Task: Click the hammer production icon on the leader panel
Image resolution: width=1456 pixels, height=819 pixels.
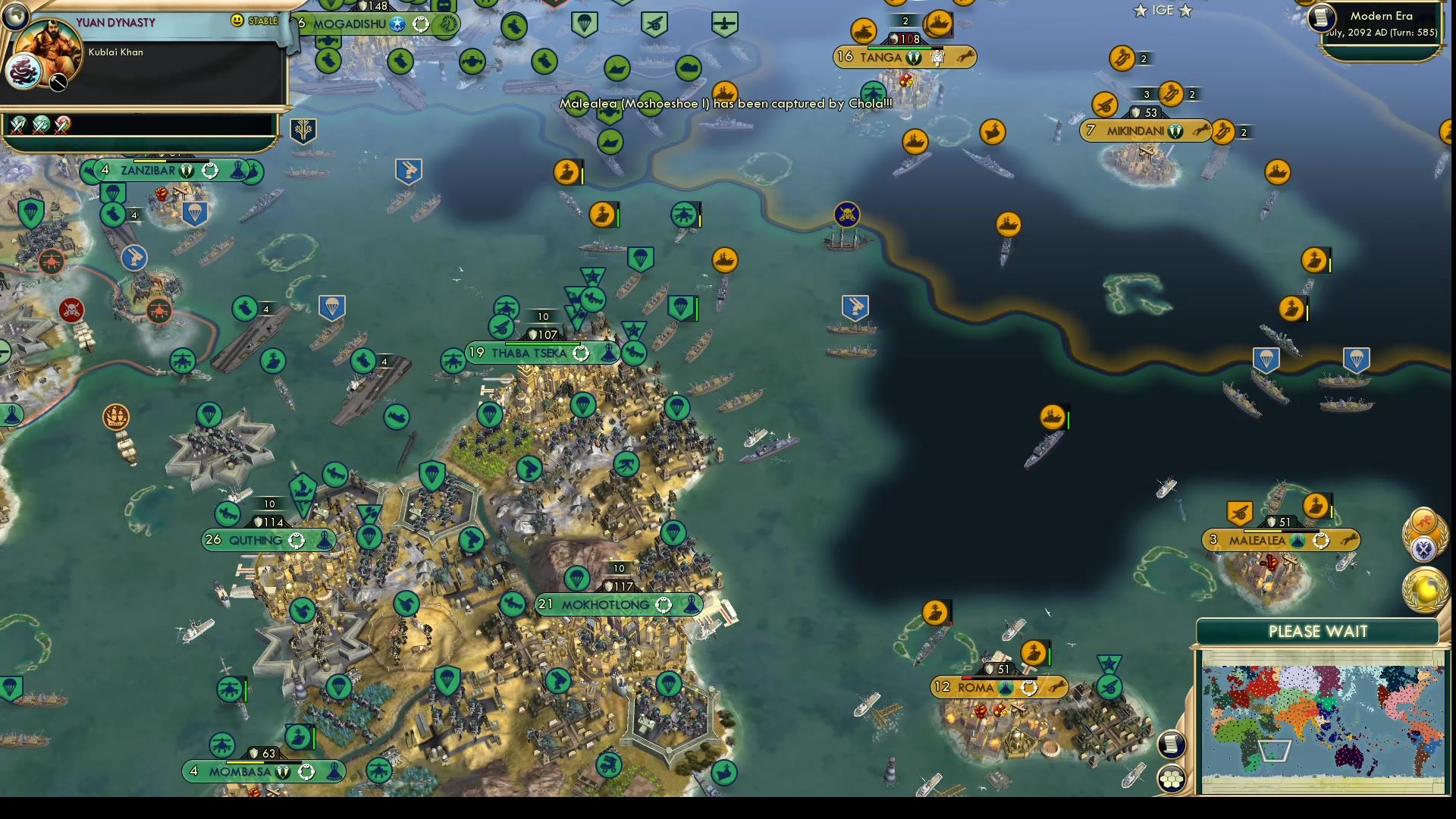Action: pos(58,82)
